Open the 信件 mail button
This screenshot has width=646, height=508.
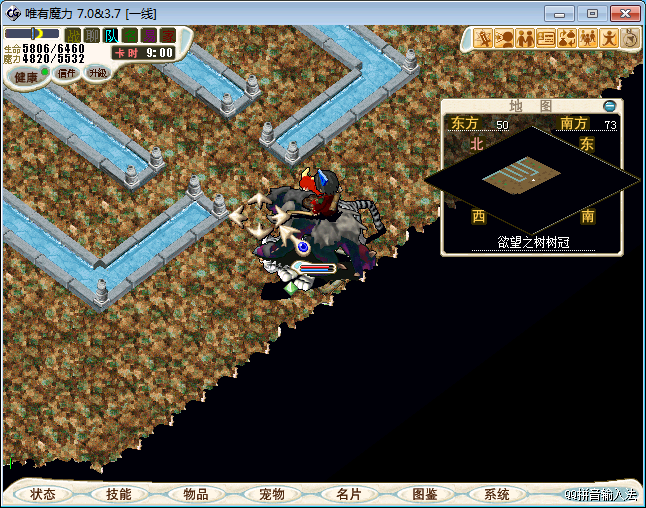pyautogui.click(x=68, y=73)
